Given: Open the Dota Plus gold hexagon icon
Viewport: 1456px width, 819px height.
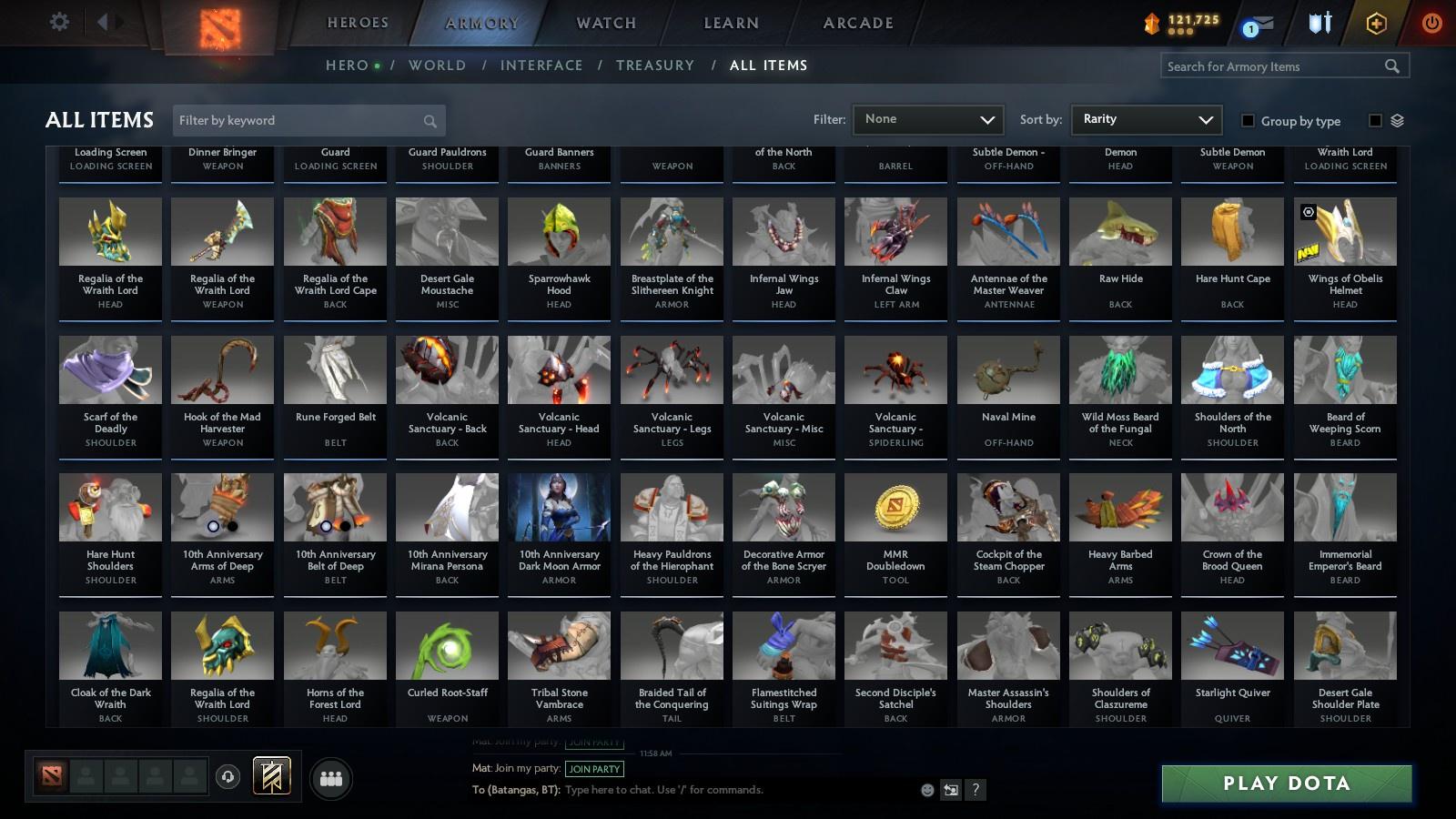Looking at the screenshot, I should point(1375,22).
